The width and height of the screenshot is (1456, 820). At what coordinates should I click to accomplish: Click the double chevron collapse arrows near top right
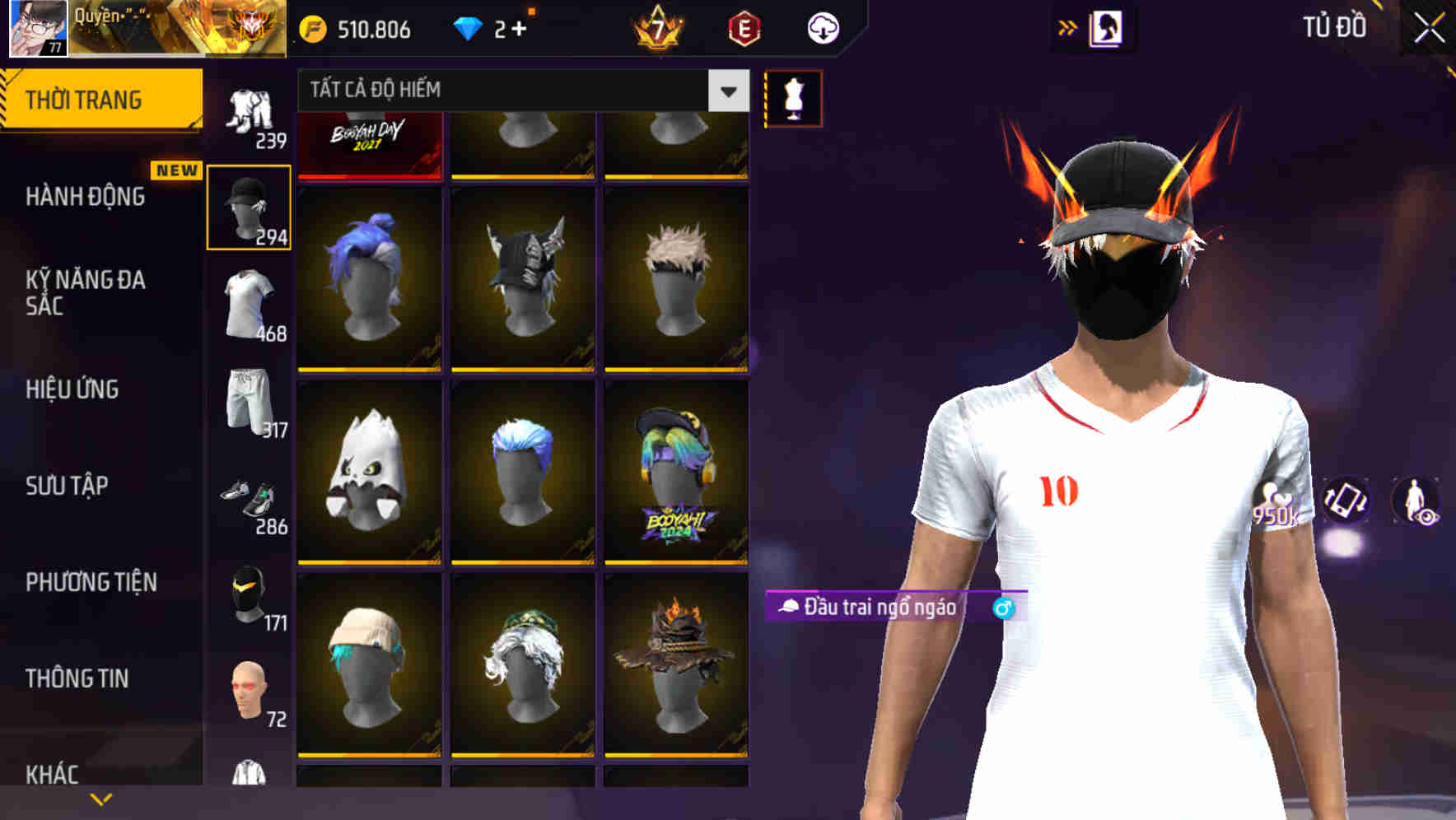[1066, 27]
